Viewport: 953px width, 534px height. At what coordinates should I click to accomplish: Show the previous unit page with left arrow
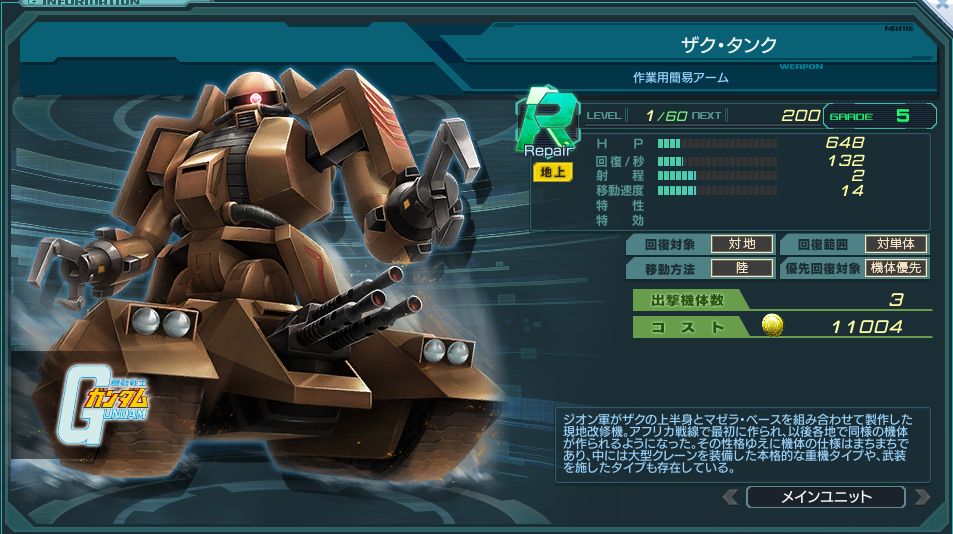pyautogui.click(x=731, y=497)
